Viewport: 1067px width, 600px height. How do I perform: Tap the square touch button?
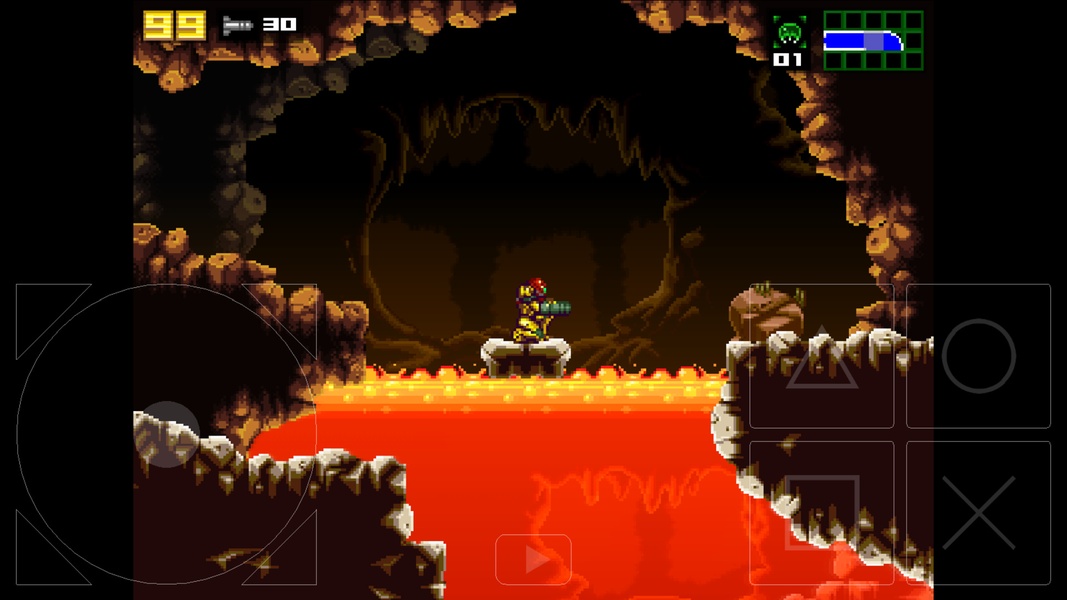(821, 512)
